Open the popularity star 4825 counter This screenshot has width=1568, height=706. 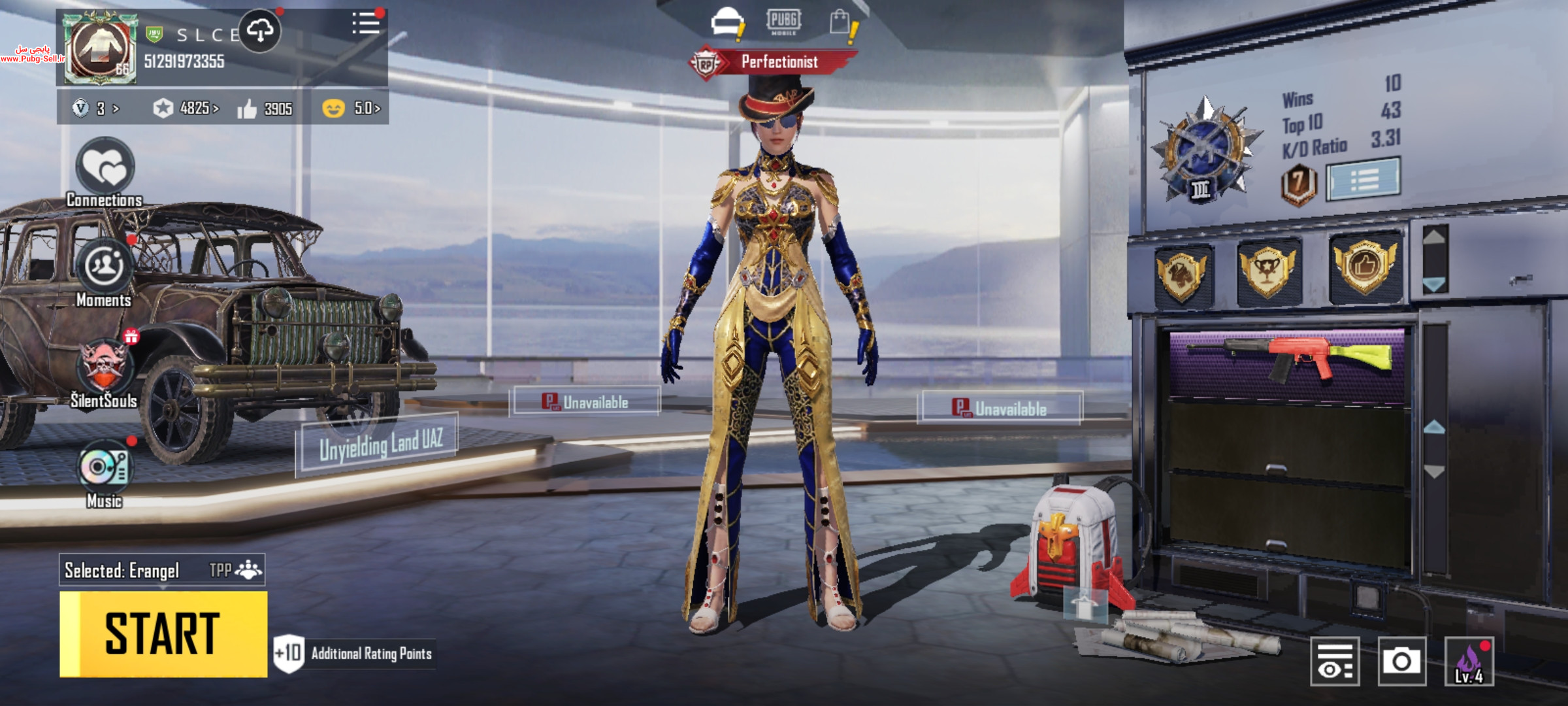[x=186, y=108]
